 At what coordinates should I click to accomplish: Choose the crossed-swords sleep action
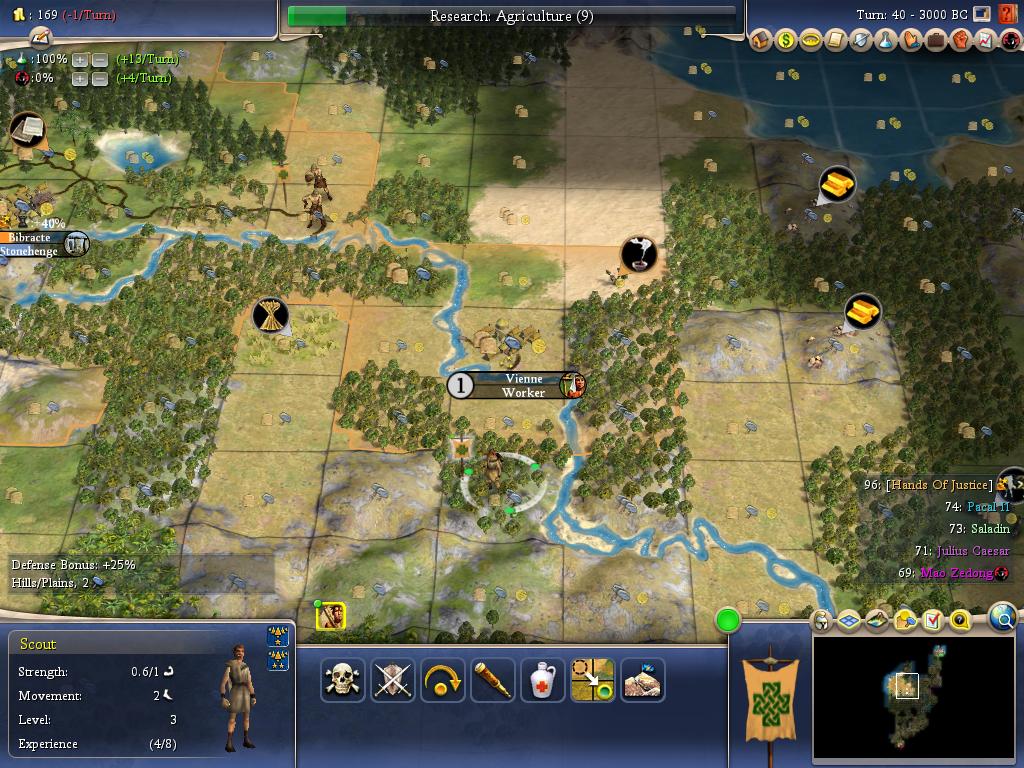click(393, 680)
